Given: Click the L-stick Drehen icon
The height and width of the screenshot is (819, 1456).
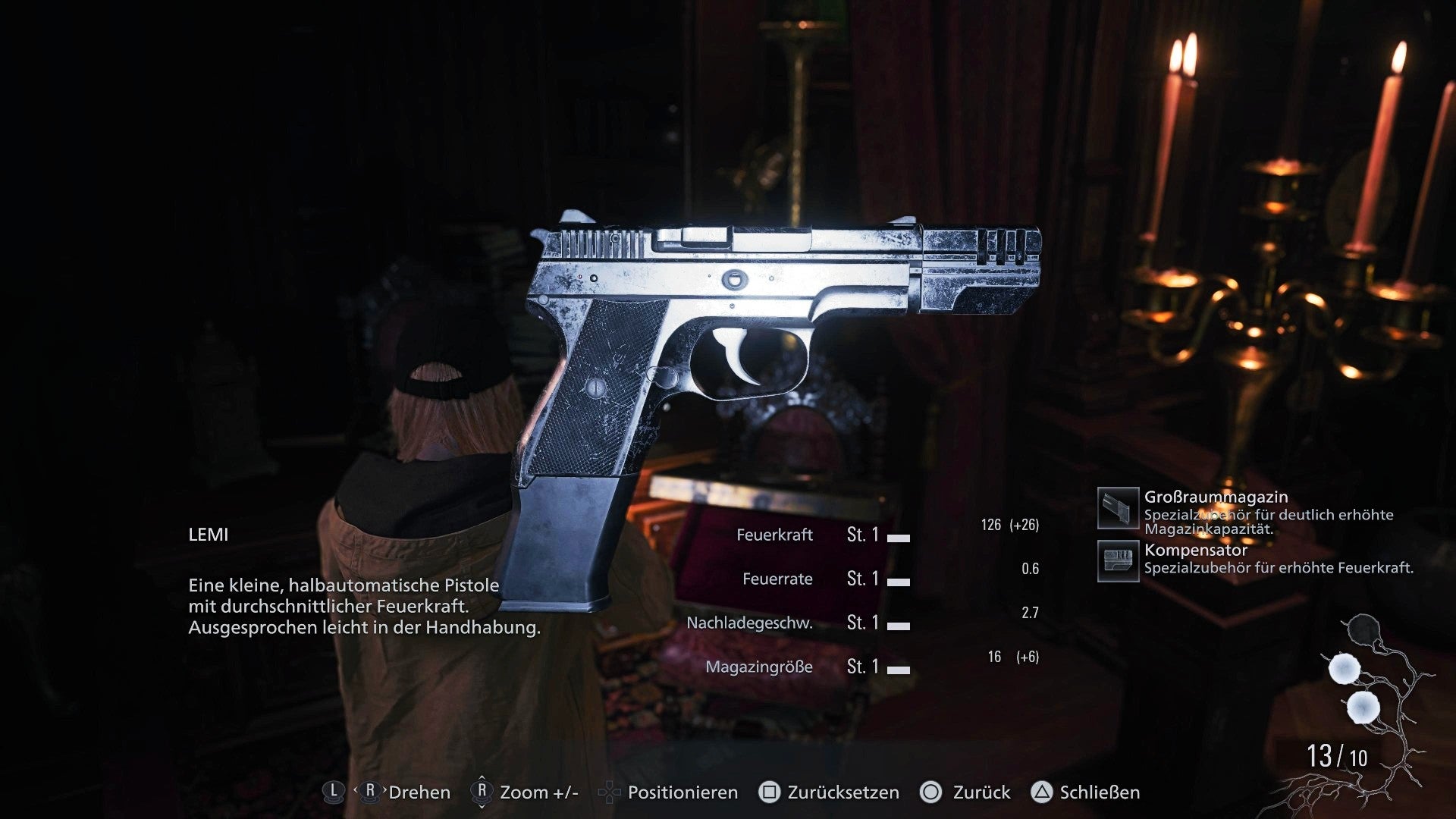Looking at the screenshot, I should pos(334,792).
